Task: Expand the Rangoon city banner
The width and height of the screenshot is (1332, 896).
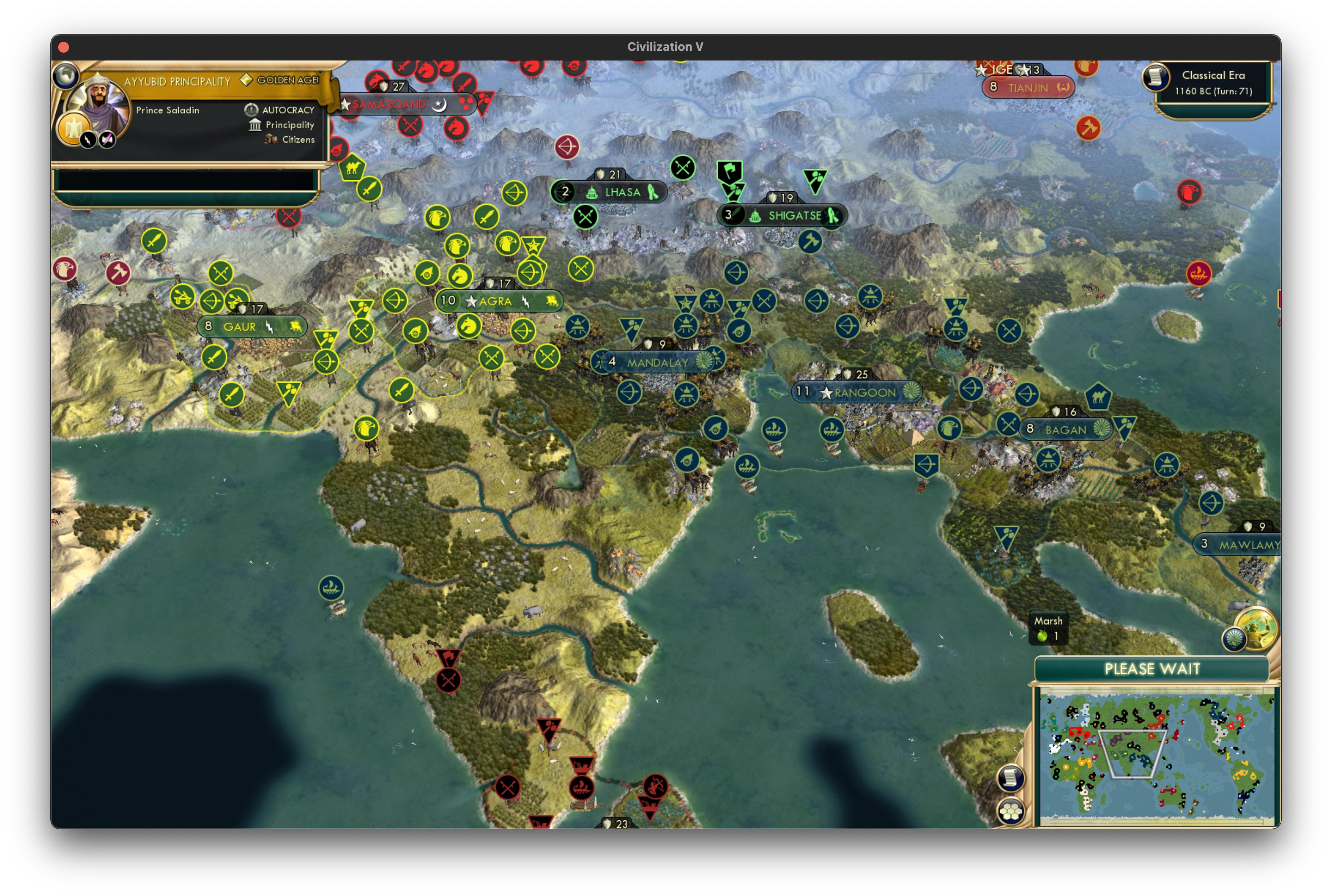Action: (860, 392)
